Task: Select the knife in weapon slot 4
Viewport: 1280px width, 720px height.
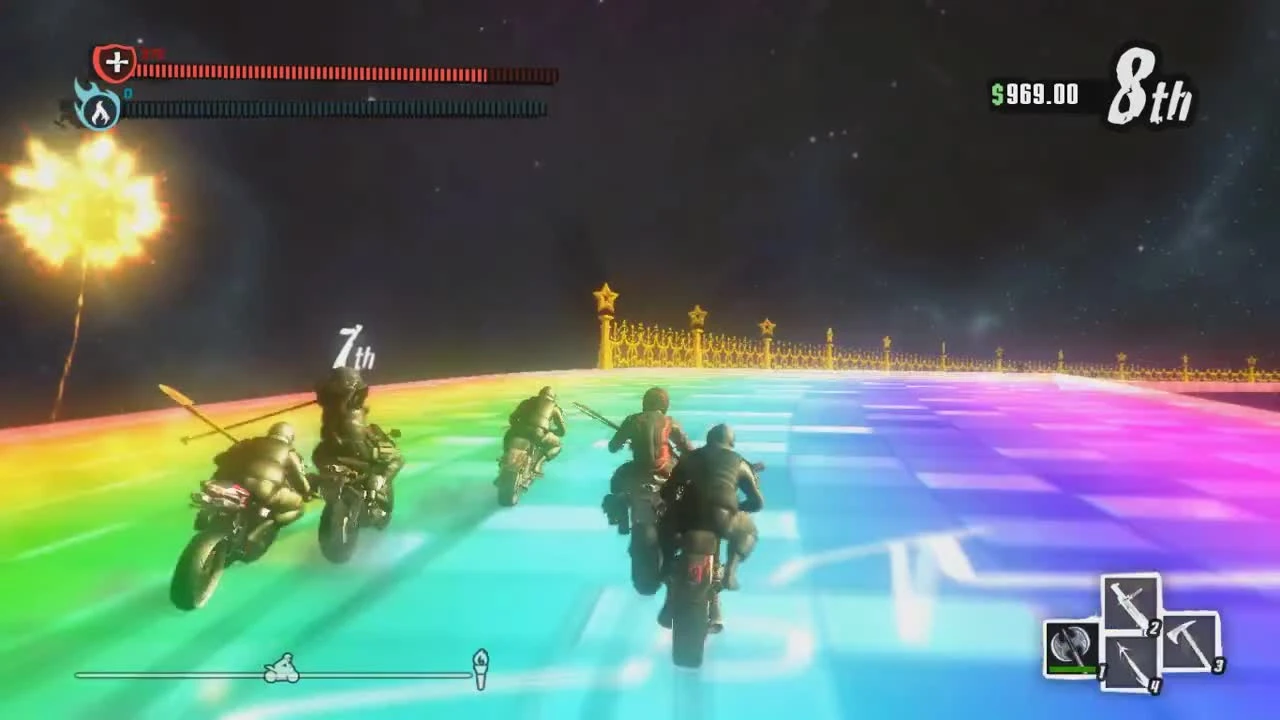Action: (1130, 662)
